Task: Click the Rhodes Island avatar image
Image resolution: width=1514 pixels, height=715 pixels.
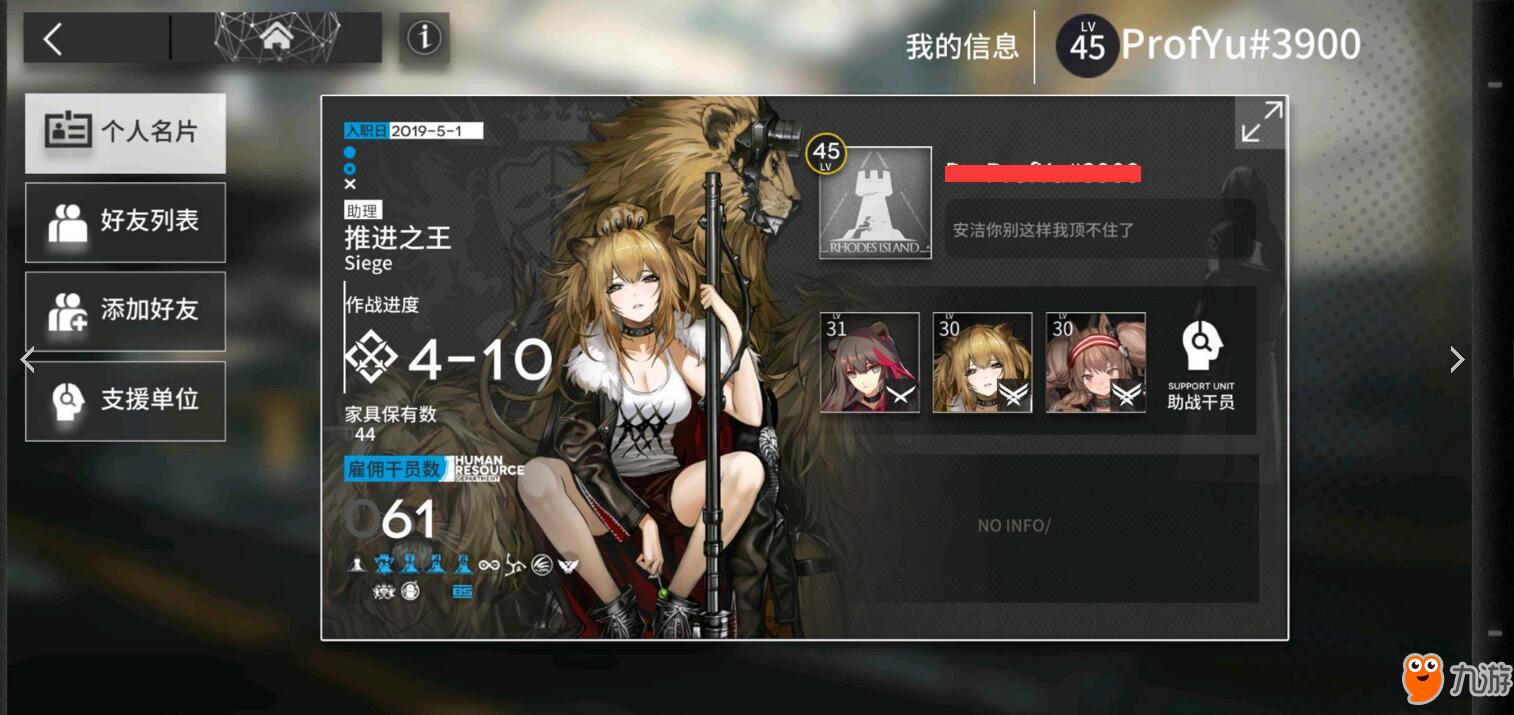Action: pos(875,203)
